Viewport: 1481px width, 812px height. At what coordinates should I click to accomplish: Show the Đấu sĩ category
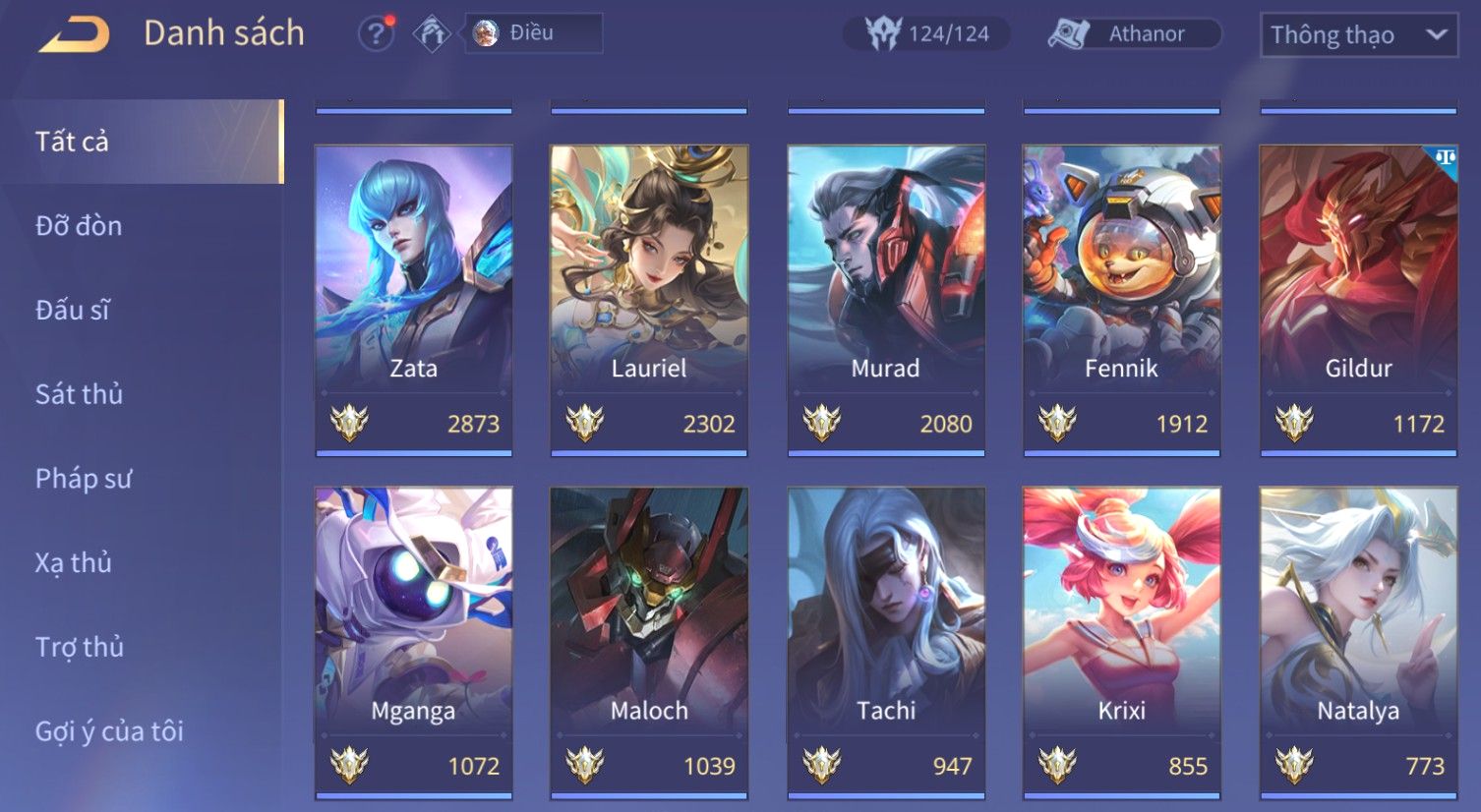(73, 311)
